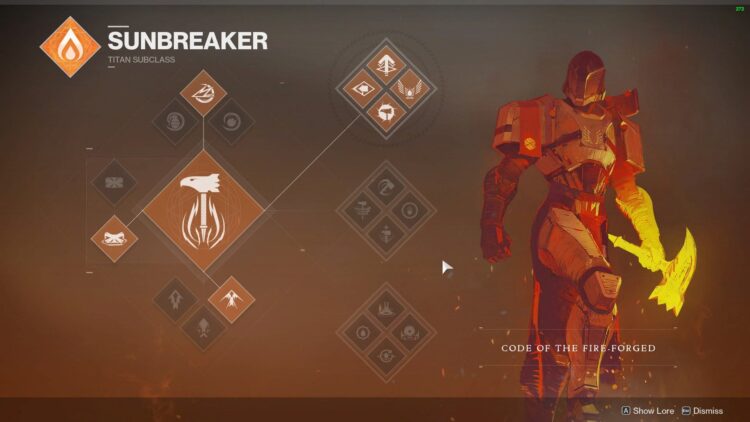Pick the highlighted jump ability icon
This screenshot has height=422, width=750.
click(230, 298)
